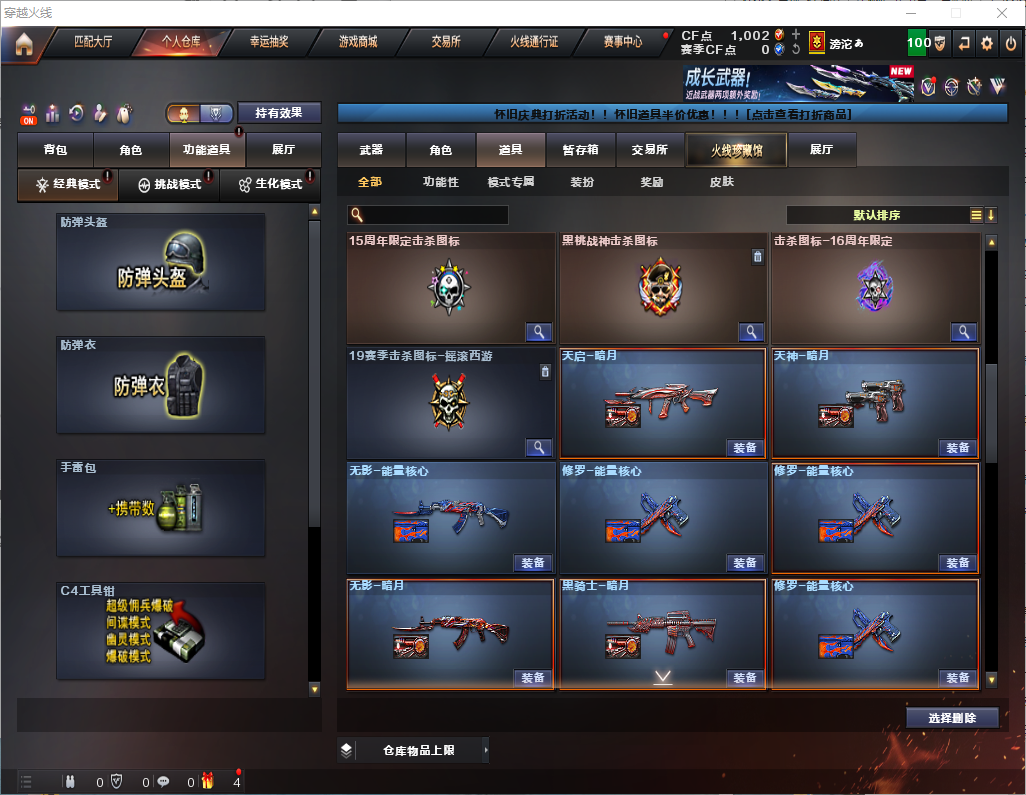Screen dimensions: 1026x795
Task: Open the 匹配大厅 matchmaking hall
Action: pyautogui.click(x=95, y=42)
